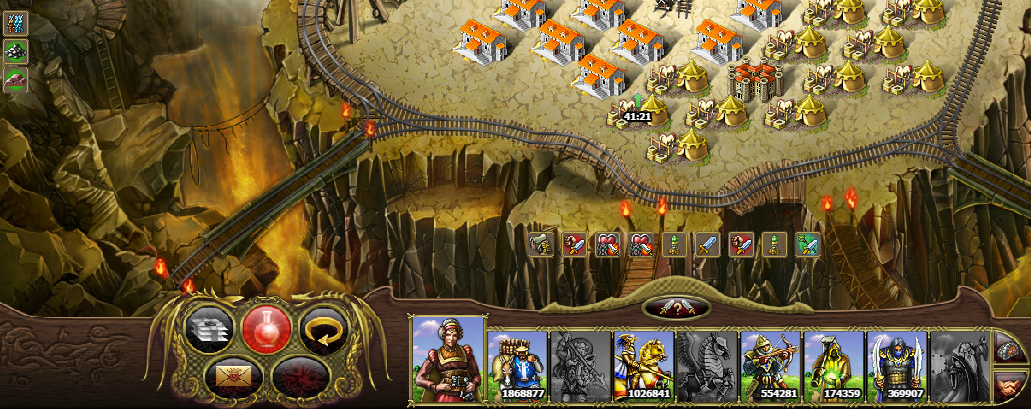
Task: Click the blue sword buff icon
Action: (707, 245)
